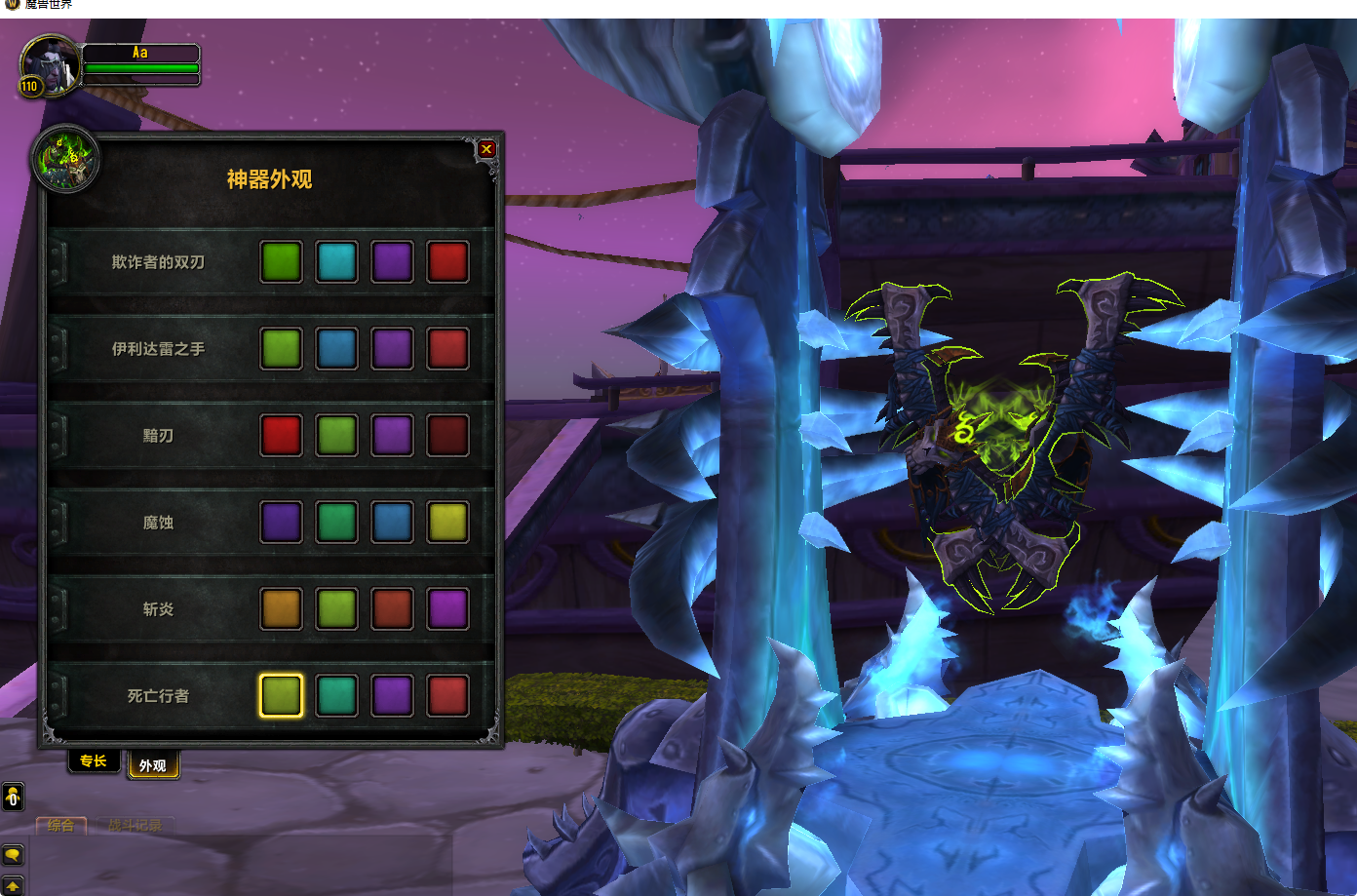Open the 综合 chat tab

pos(61,826)
